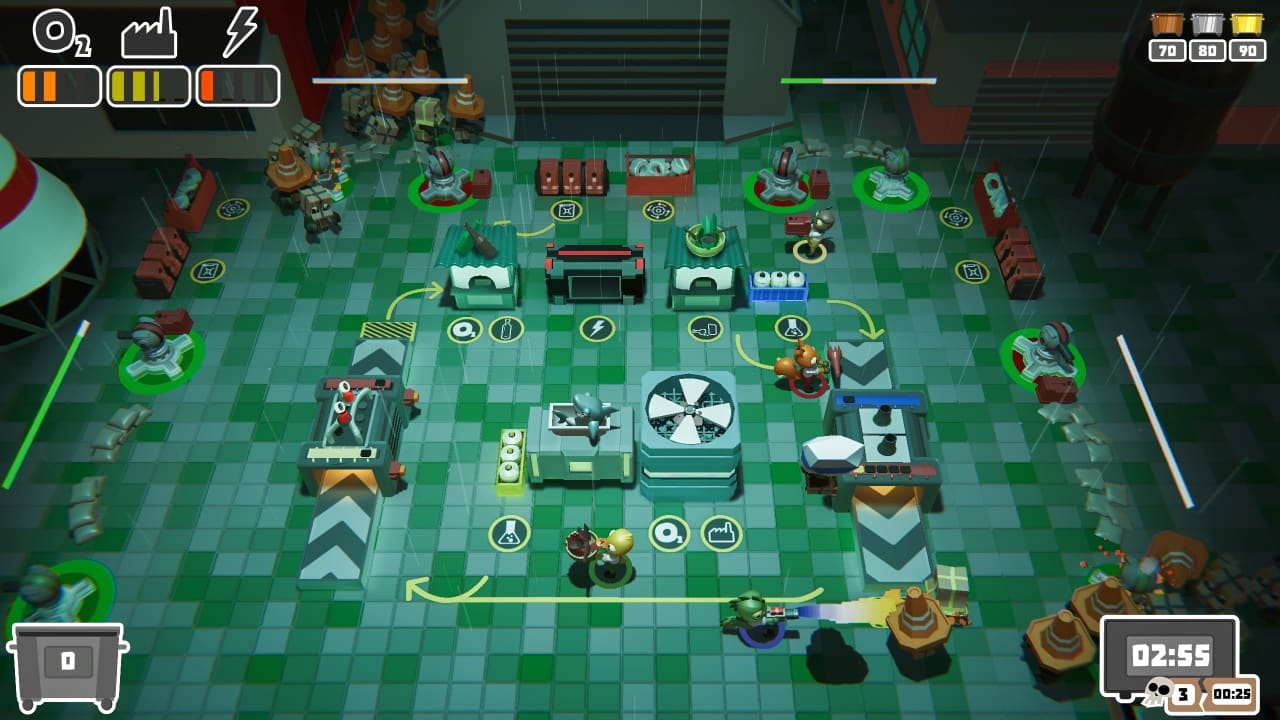Select the factory production icon at top left

[x=150, y=34]
